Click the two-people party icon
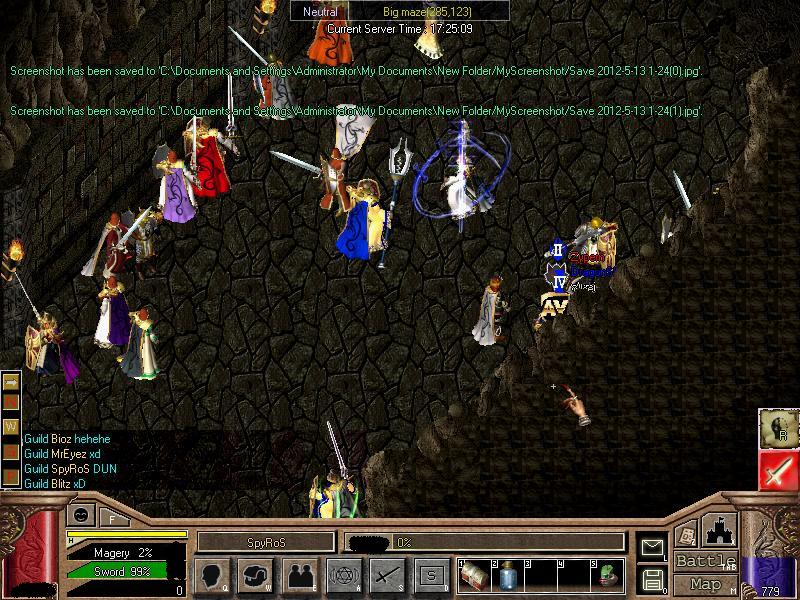 [299, 575]
